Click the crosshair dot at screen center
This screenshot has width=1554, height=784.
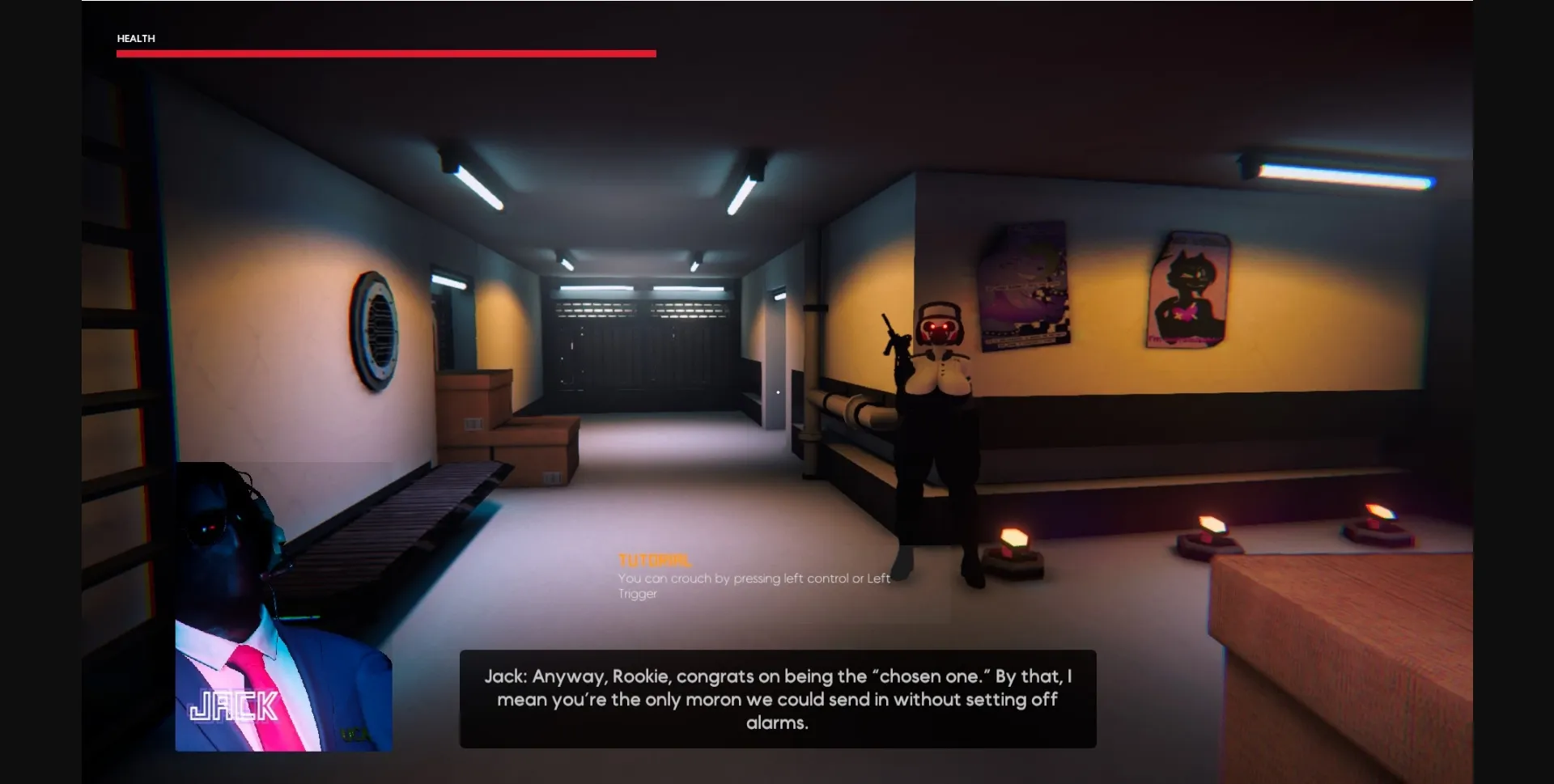[777, 392]
